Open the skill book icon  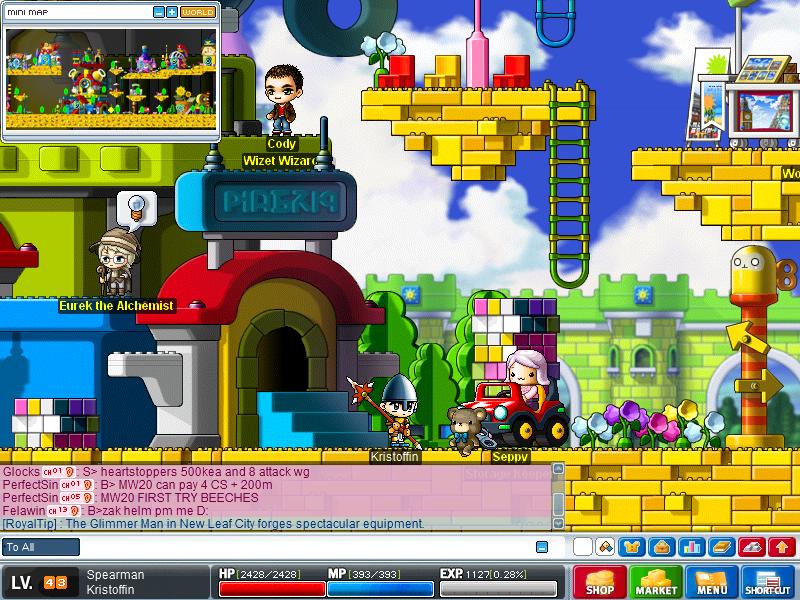[720, 547]
